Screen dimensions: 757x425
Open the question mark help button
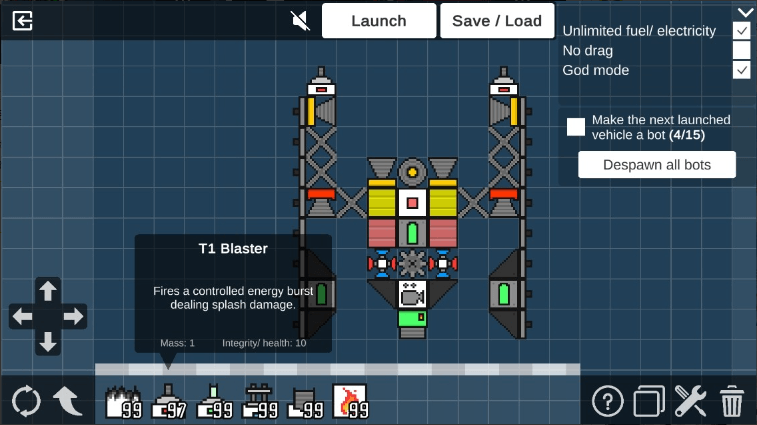(607, 401)
